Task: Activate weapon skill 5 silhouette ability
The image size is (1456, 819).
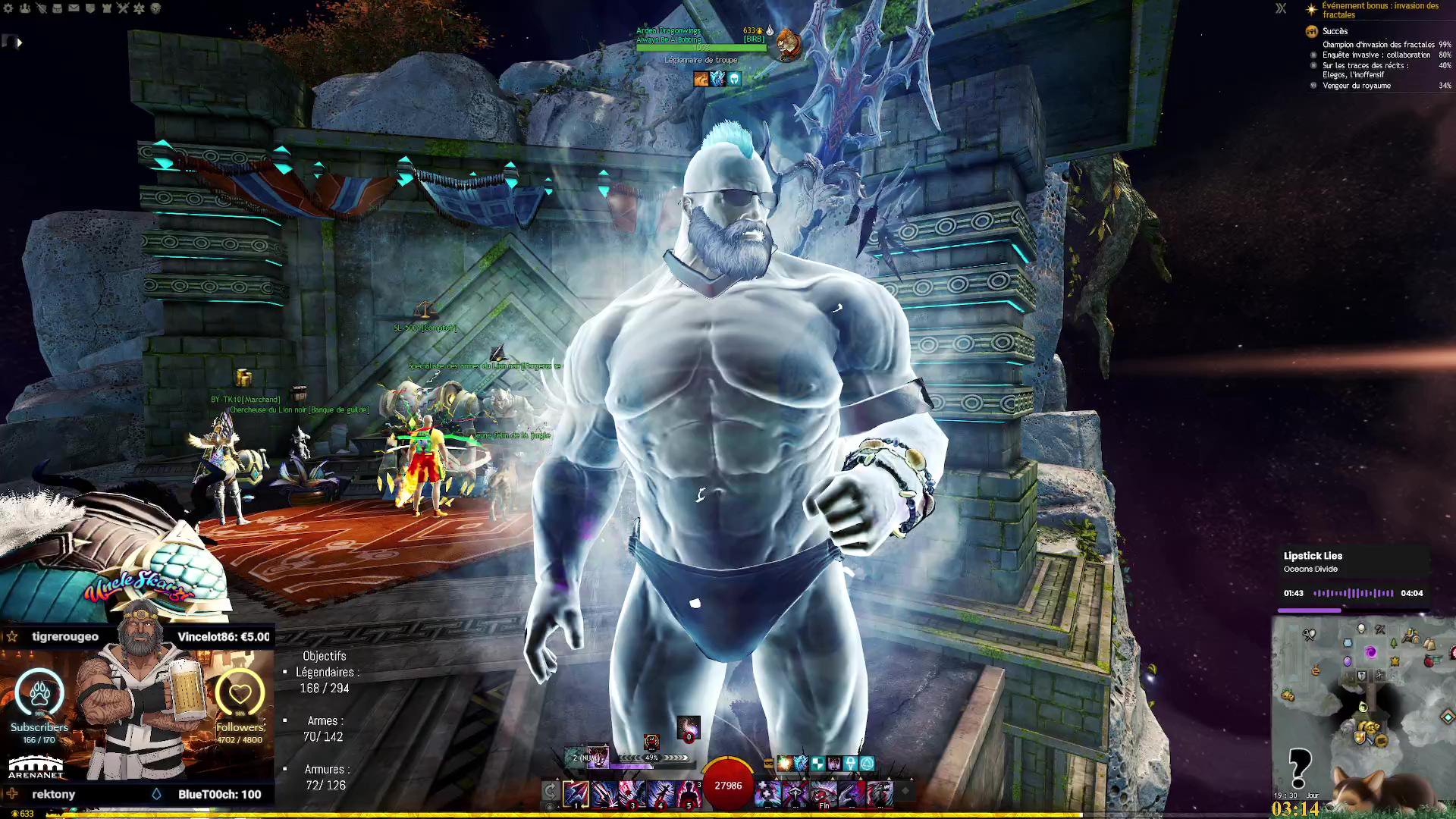Action: pyautogui.click(x=689, y=793)
